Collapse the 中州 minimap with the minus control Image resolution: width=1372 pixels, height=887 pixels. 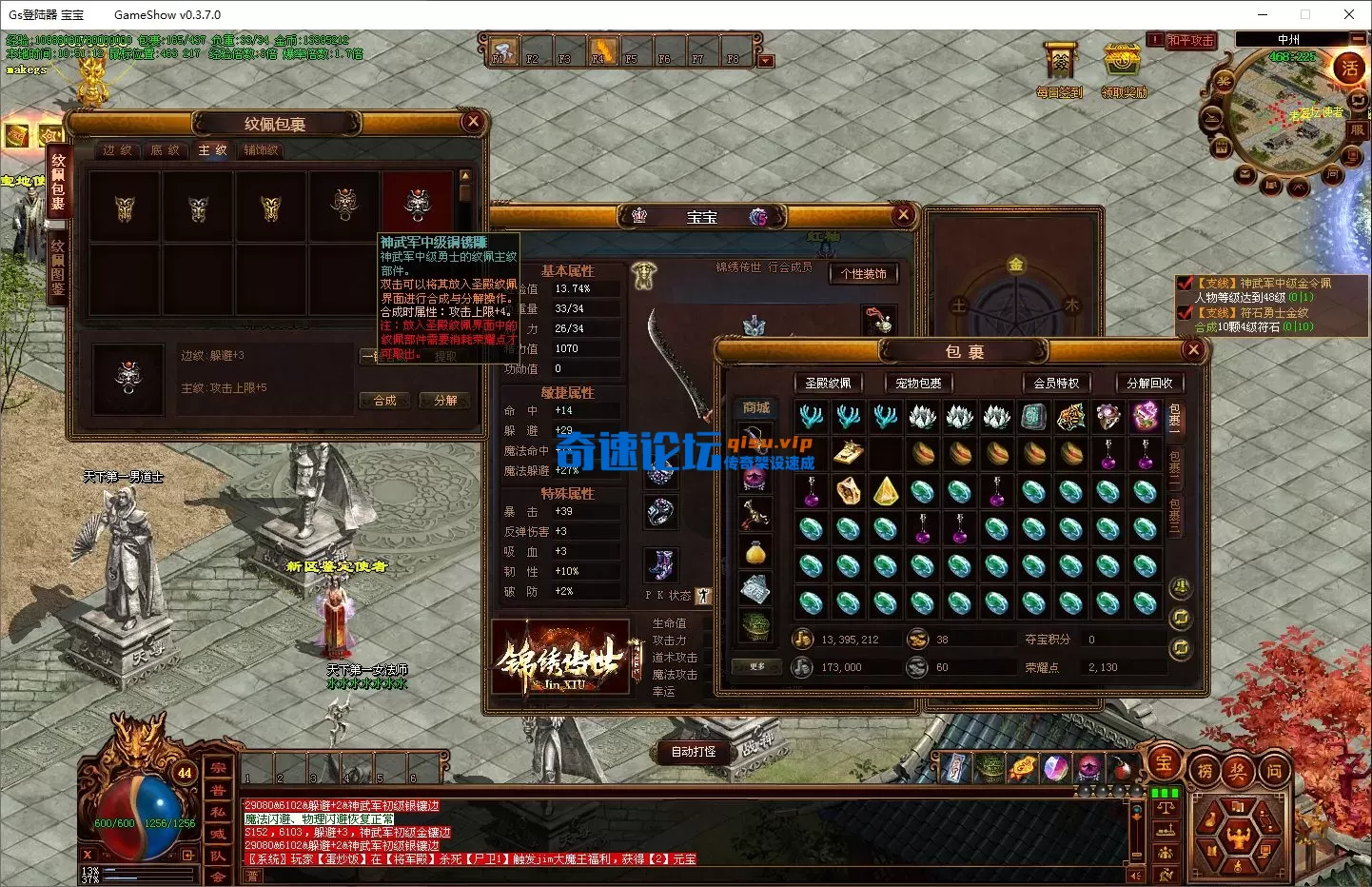point(1360,39)
